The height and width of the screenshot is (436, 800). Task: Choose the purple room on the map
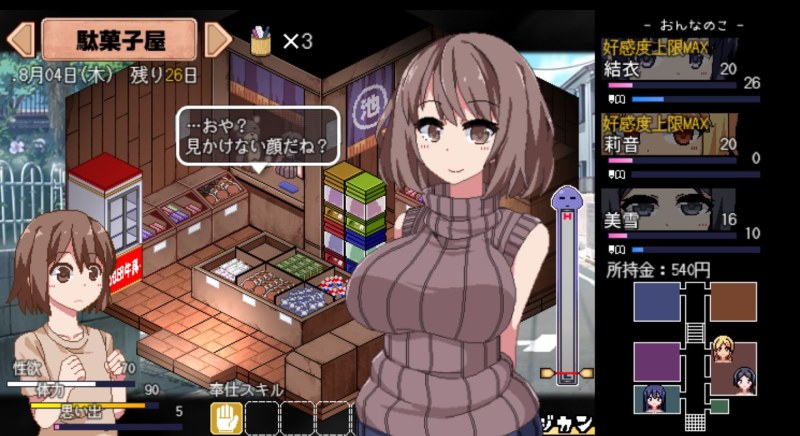(x=657, y=360)
